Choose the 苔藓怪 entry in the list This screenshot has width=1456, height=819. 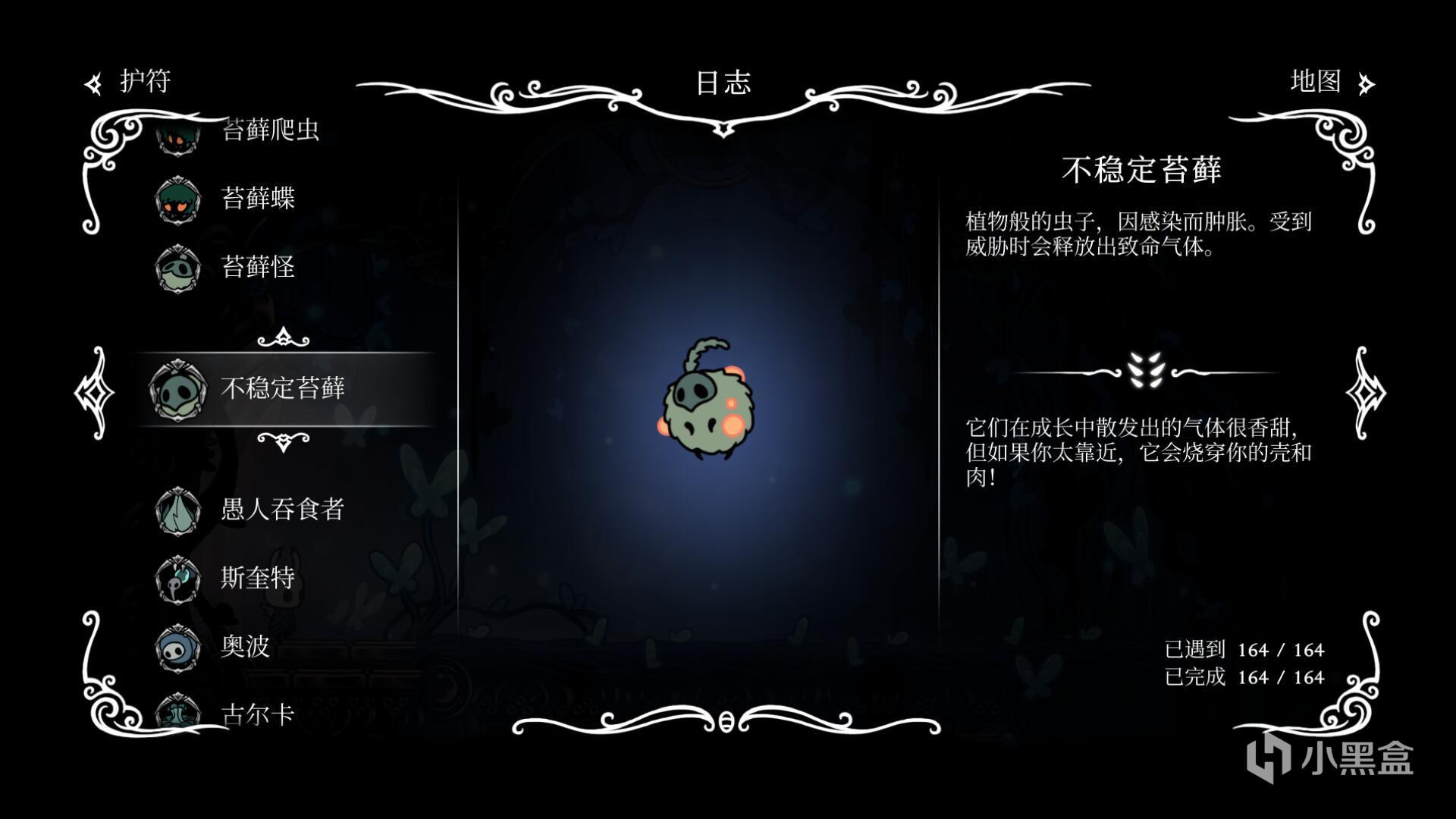[x=257, y=266]
